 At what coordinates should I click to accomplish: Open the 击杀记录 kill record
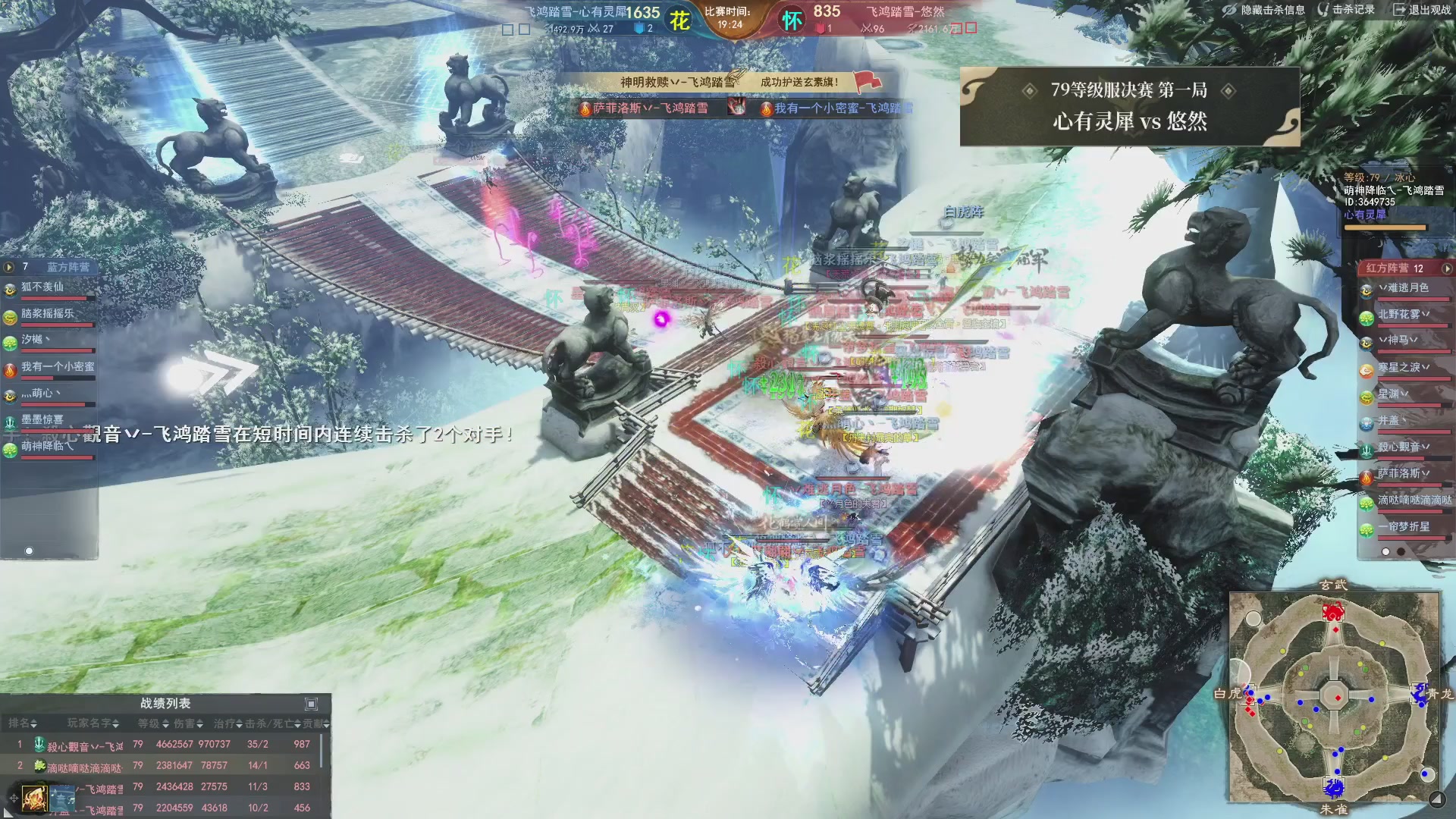pos(1346,10)
